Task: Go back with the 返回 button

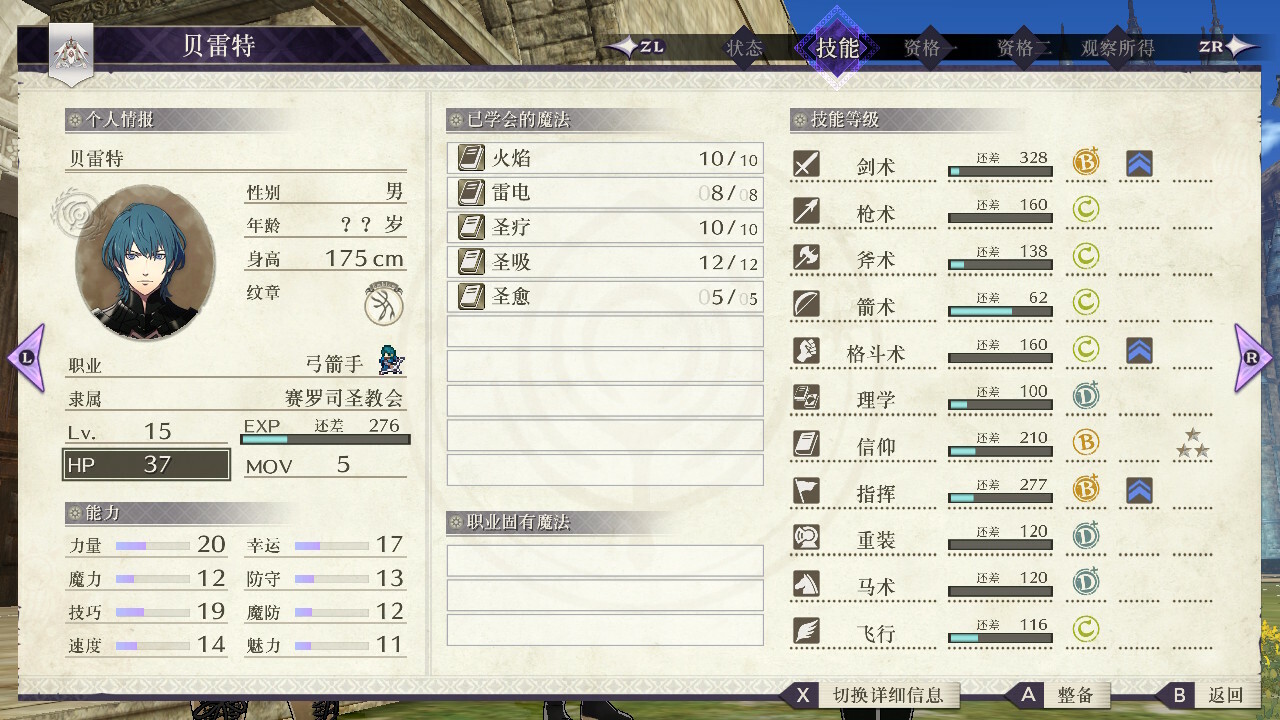Action: pyautogui.click(x=1224, y=695)
